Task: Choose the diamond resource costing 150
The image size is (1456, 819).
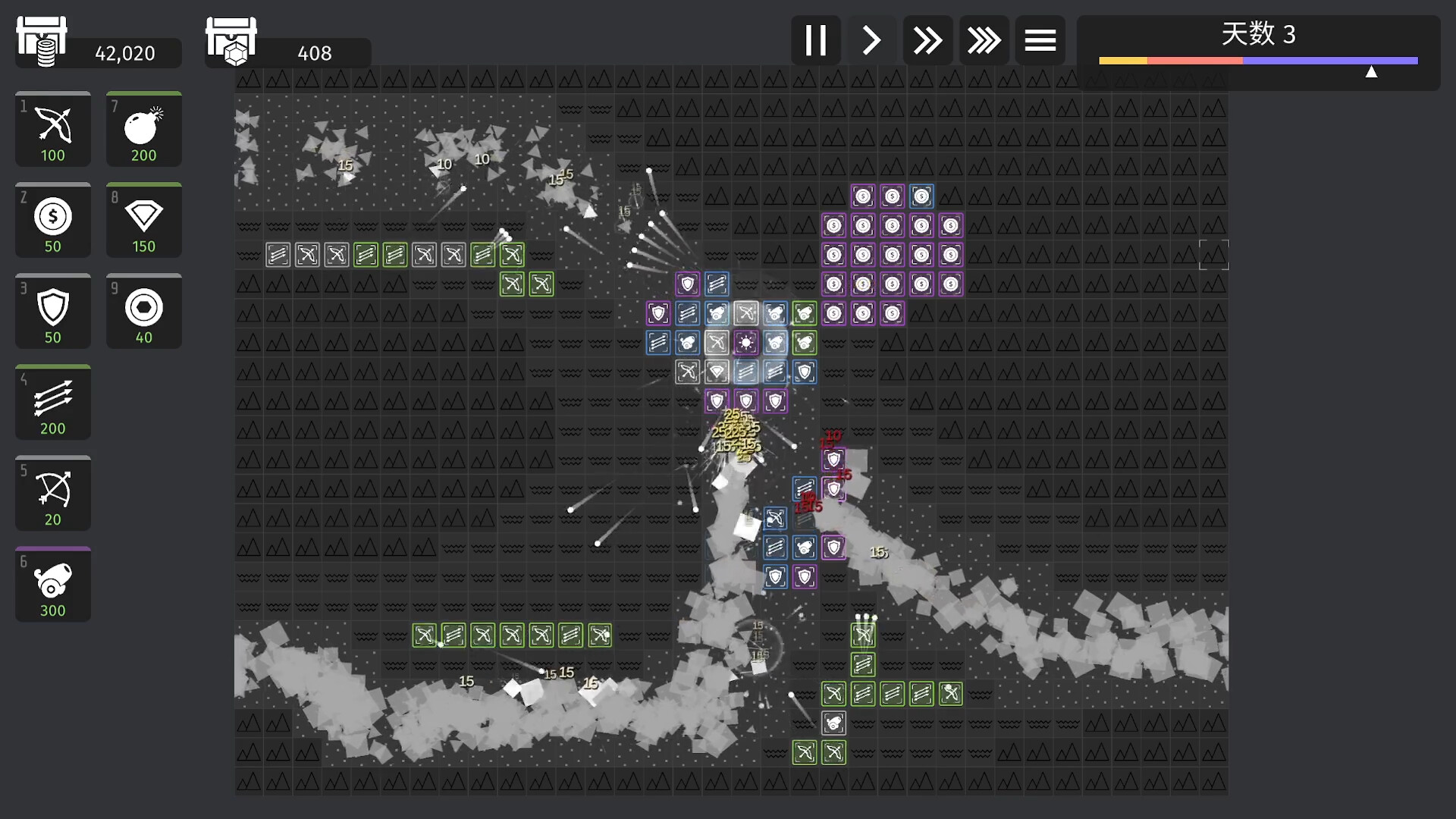Action: click(143, 220)
